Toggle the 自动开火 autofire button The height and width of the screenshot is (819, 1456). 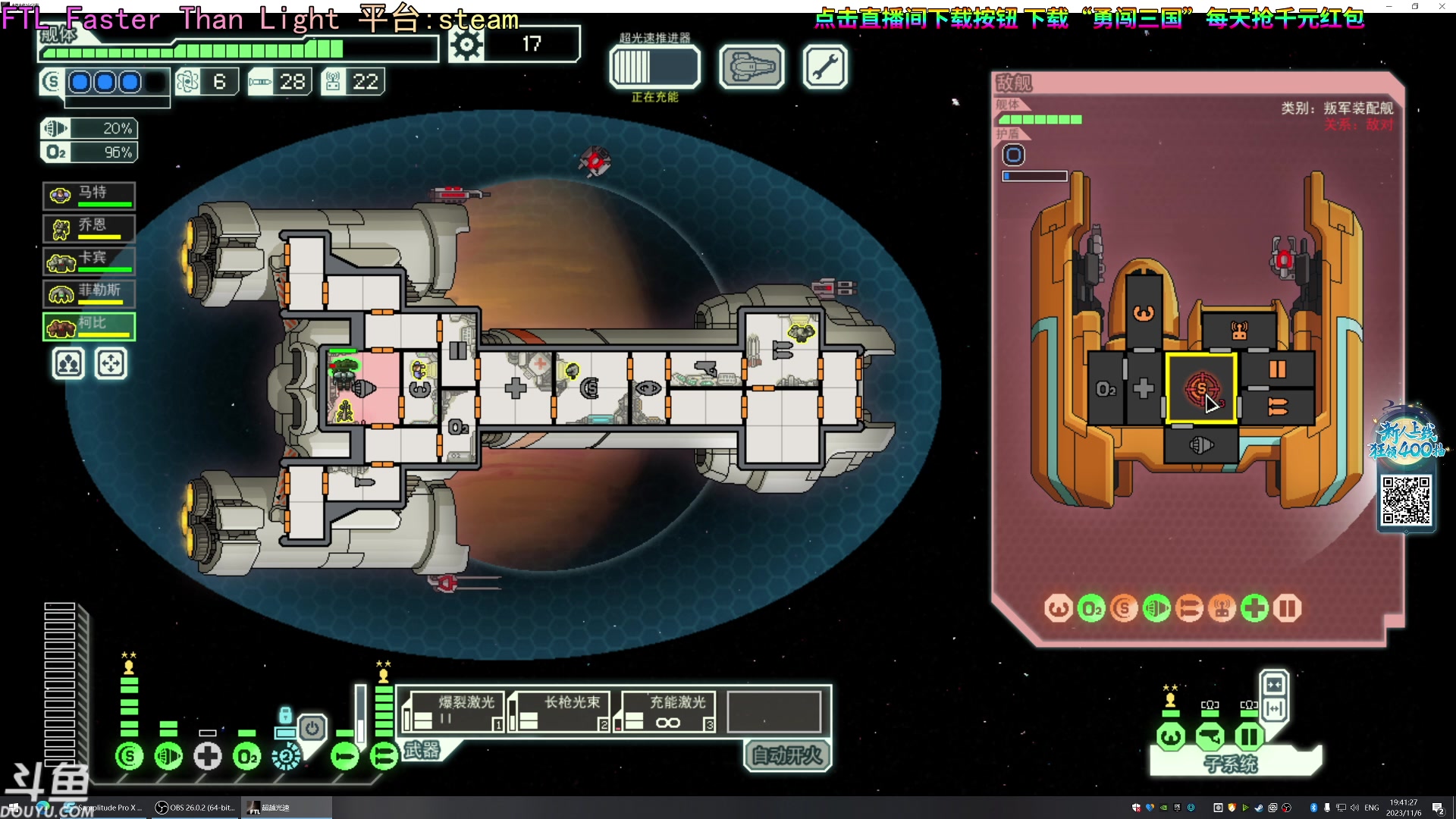tap(787, 755)
